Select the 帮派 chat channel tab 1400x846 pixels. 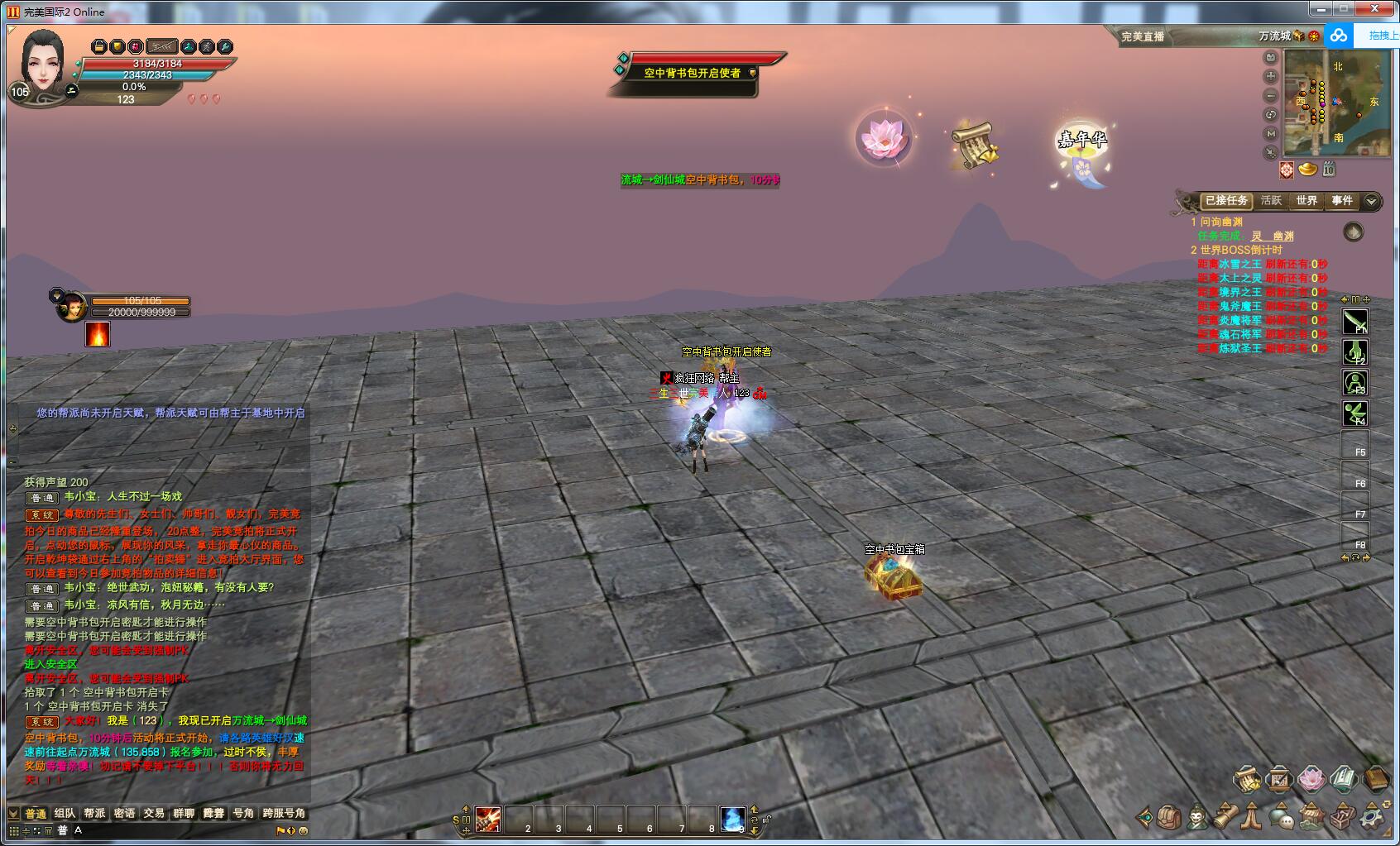click(x=94, y=814)
